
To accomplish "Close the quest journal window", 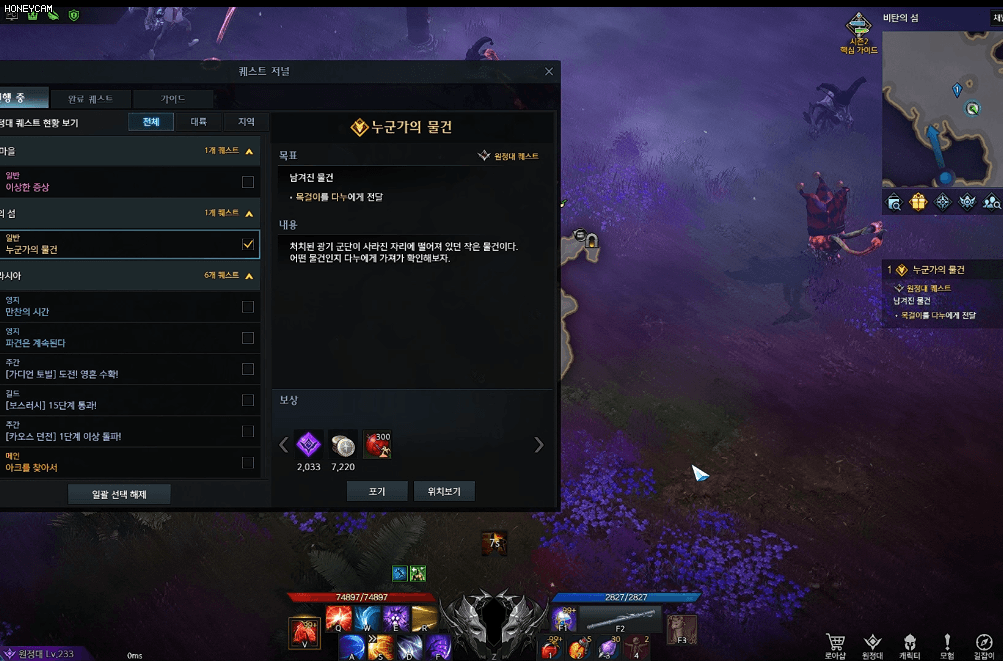I will (549, 72).
